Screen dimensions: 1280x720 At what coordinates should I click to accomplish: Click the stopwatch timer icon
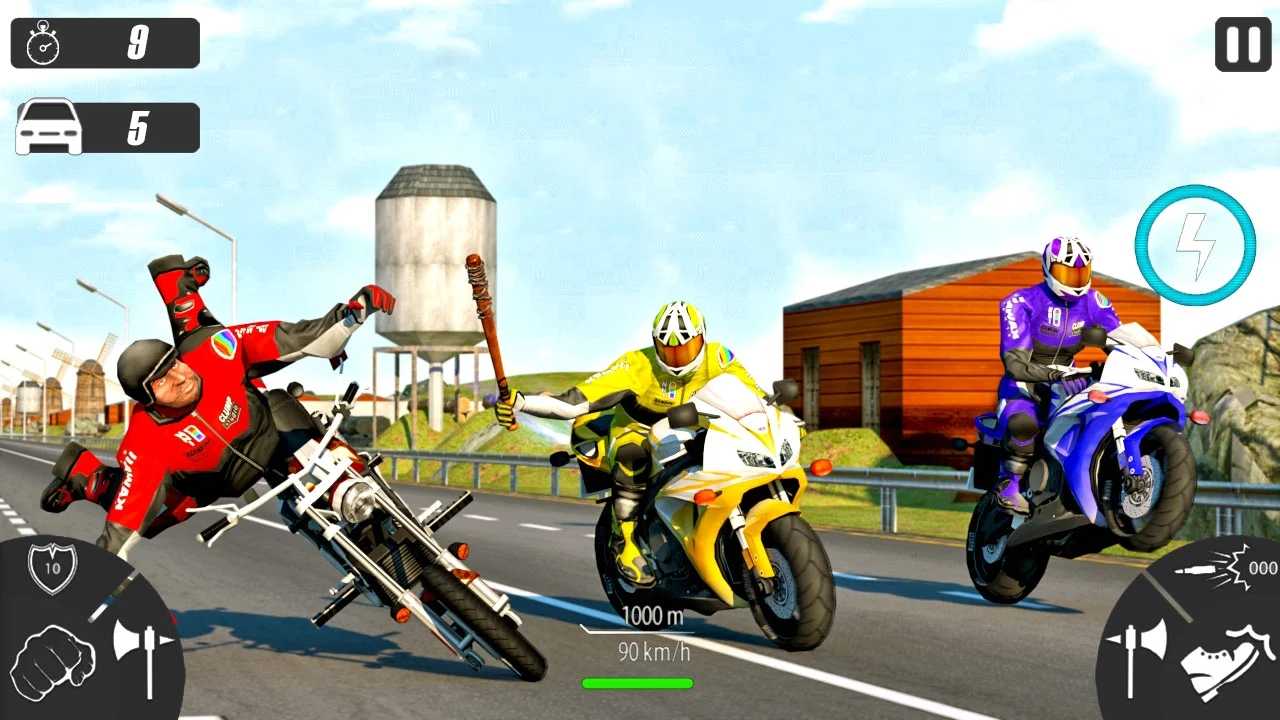[40, 43]
